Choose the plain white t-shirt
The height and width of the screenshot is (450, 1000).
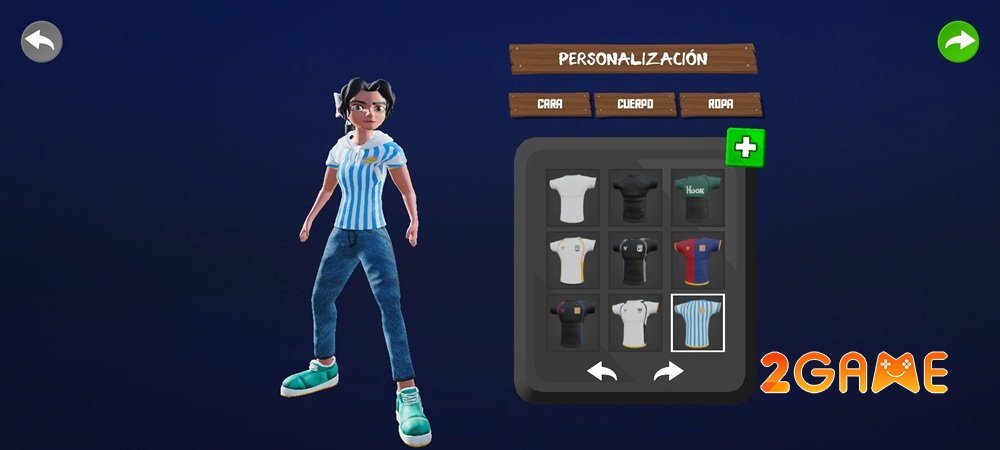click(x=573, y=196)
